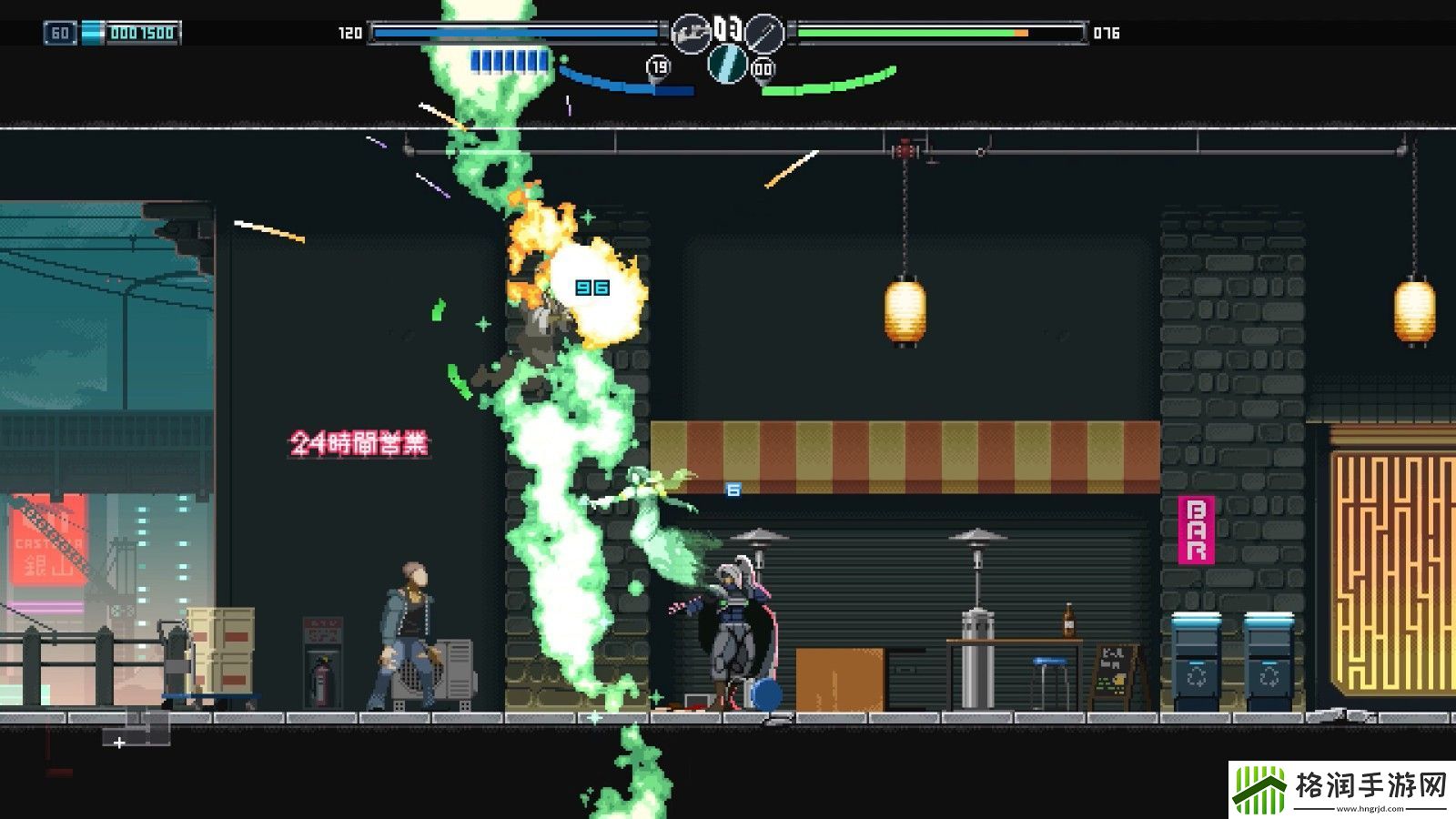
Task: Click the green house watermark logo
Action: coord(1259,788)
